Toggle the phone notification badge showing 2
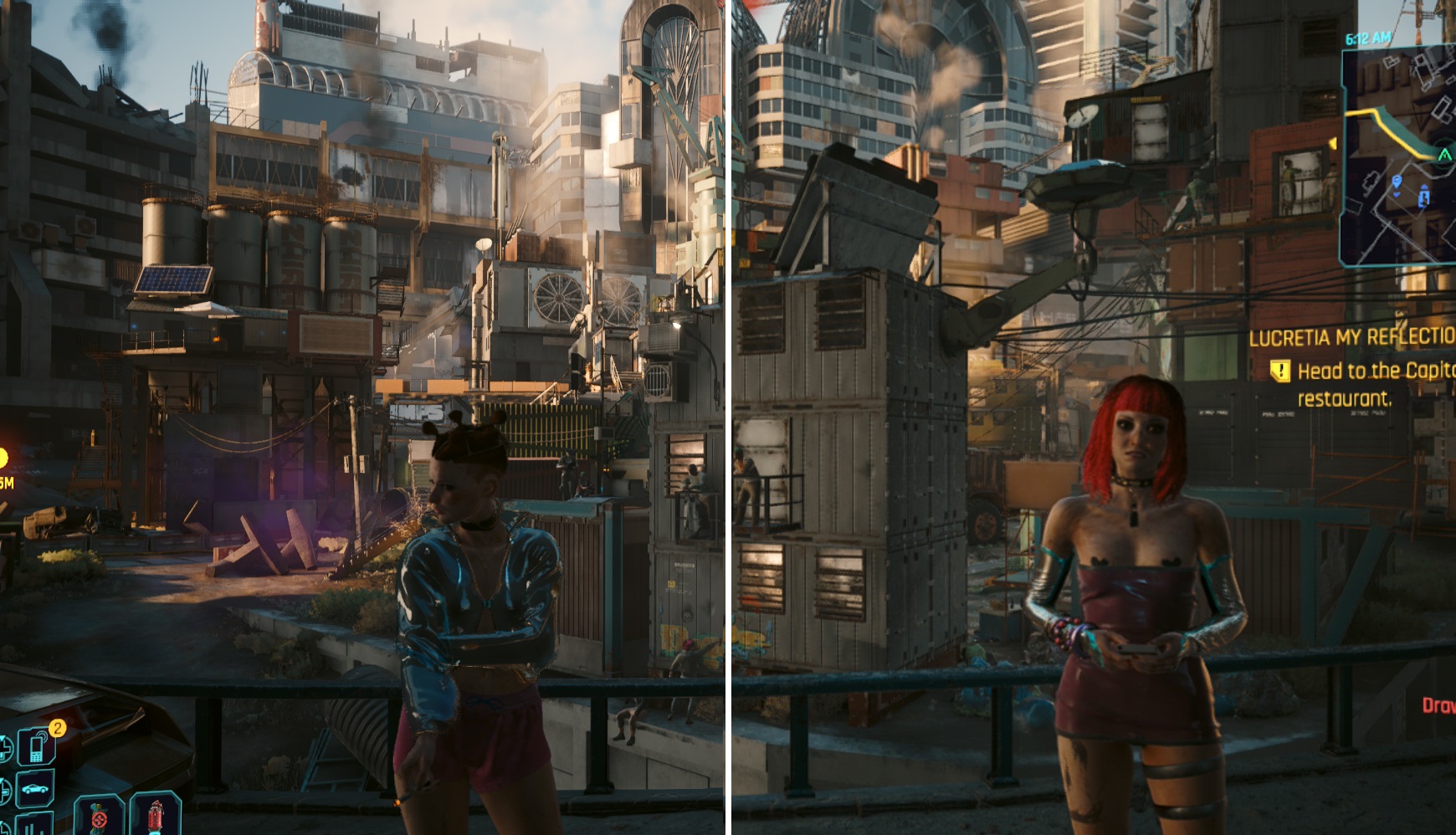 pyautogui.click(x=57, y=727)
